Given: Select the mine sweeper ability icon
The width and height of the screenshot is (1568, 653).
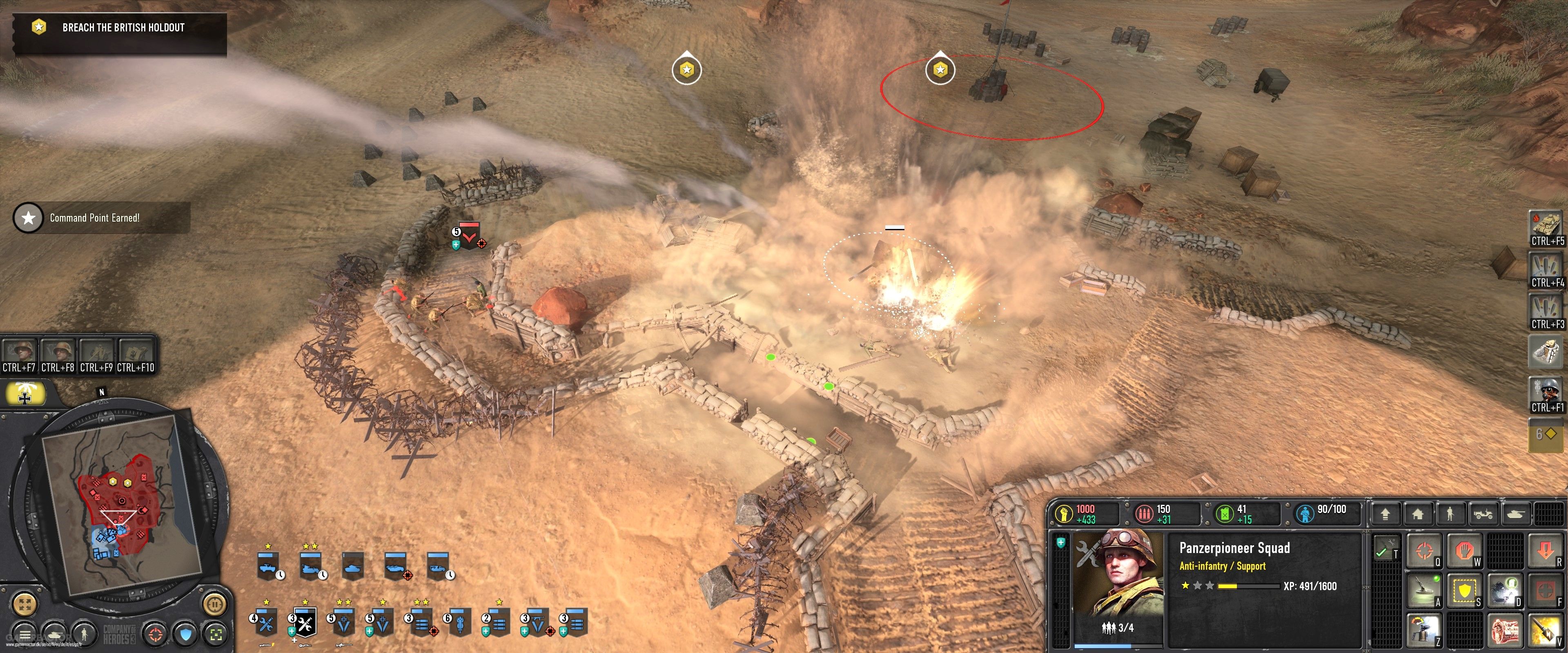Looking at the screenshot, I should pos(1424,590).
